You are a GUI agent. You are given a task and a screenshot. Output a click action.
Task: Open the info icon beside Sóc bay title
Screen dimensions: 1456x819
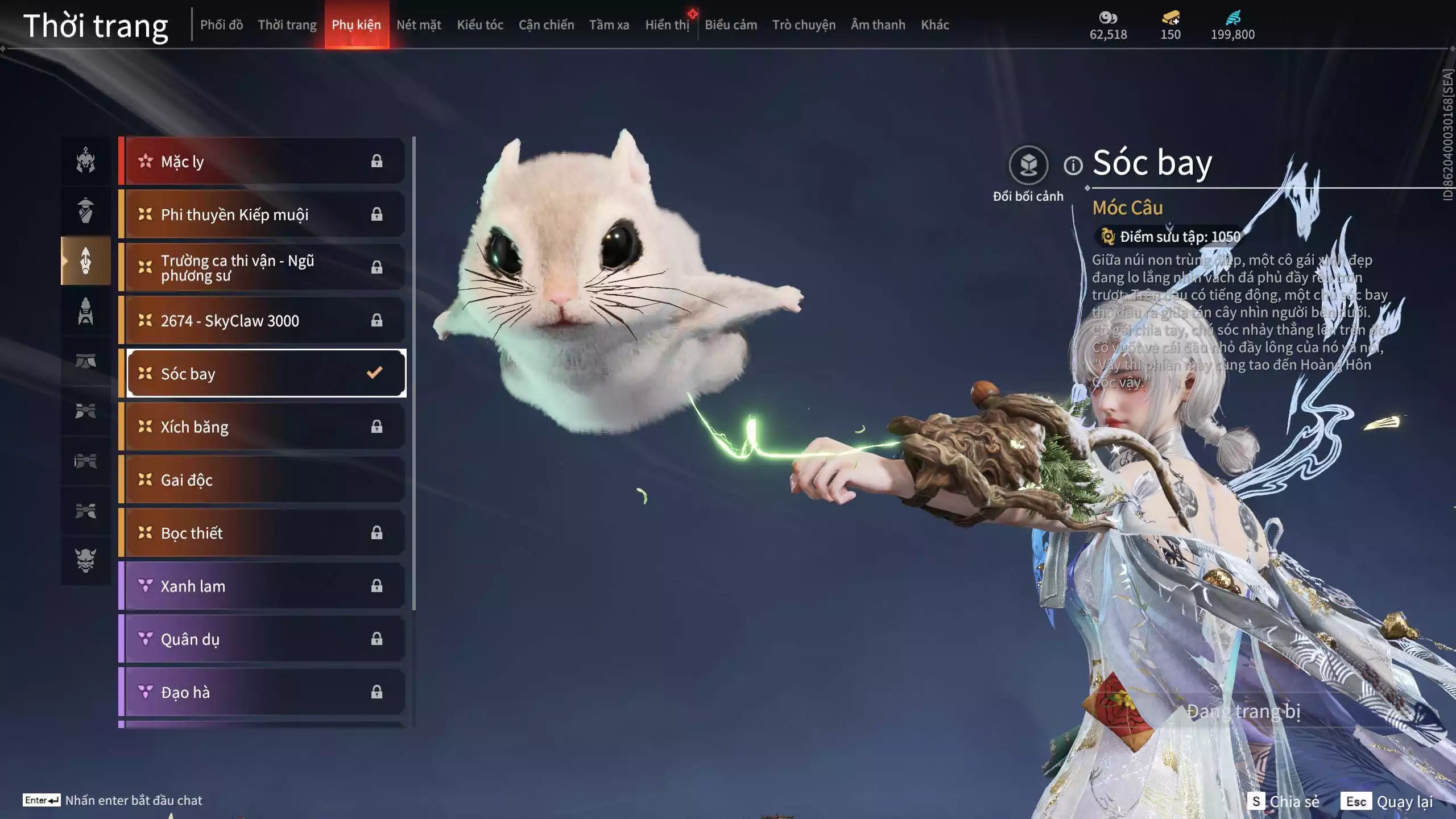click(x=1073, y=166)
